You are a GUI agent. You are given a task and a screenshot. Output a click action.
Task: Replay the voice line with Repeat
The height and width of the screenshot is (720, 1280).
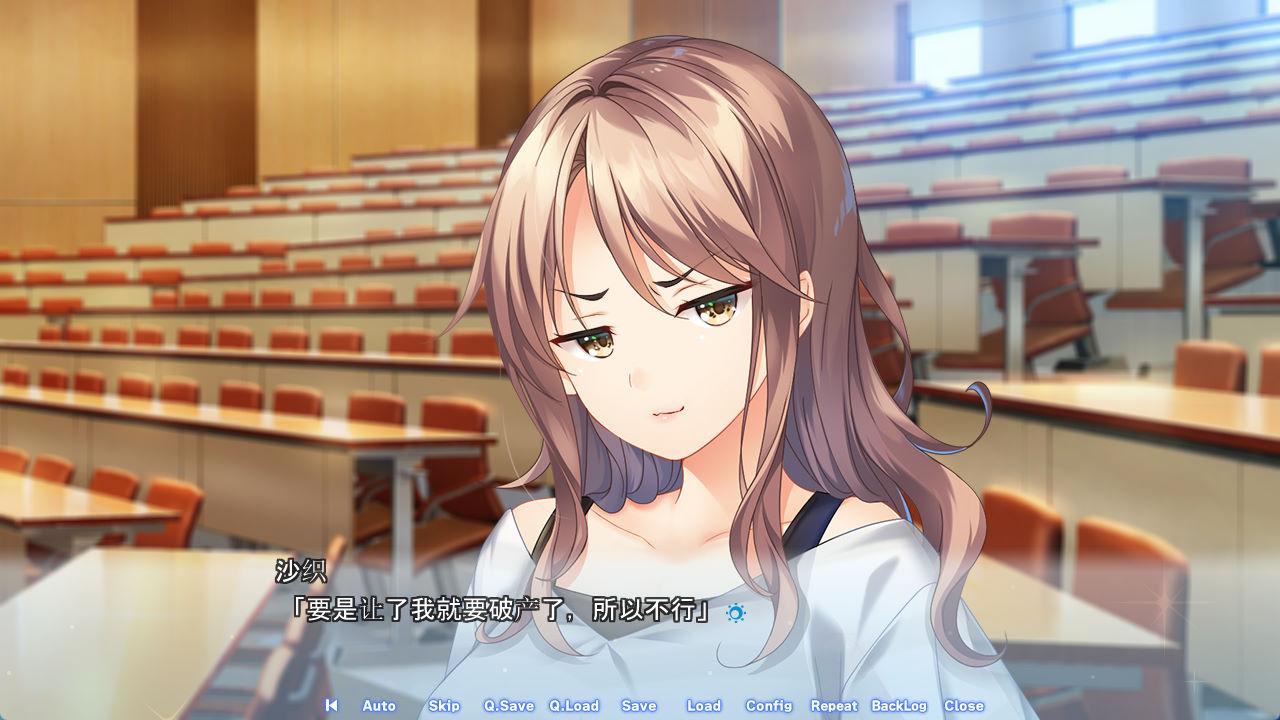(x=834, y=705)
